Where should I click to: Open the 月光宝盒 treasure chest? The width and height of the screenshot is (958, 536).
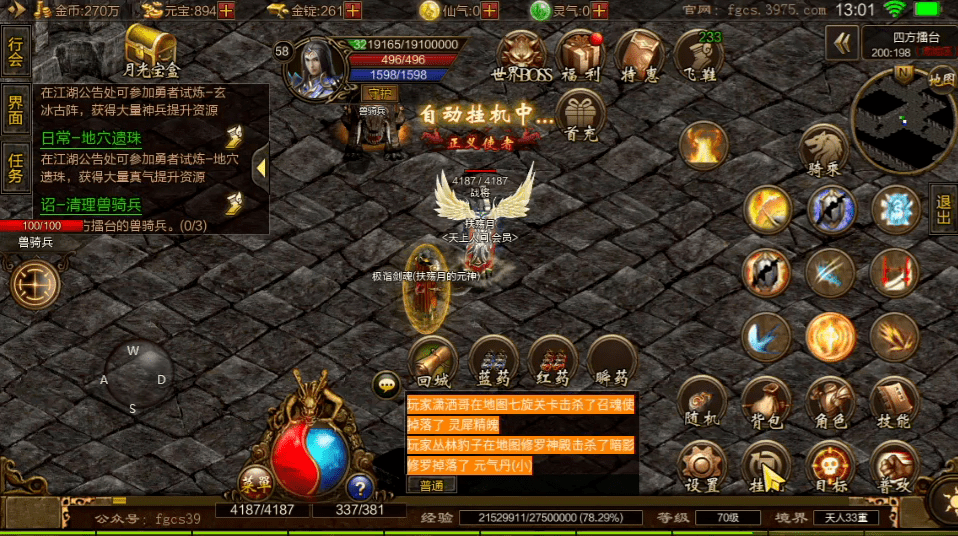click(151, 50)
